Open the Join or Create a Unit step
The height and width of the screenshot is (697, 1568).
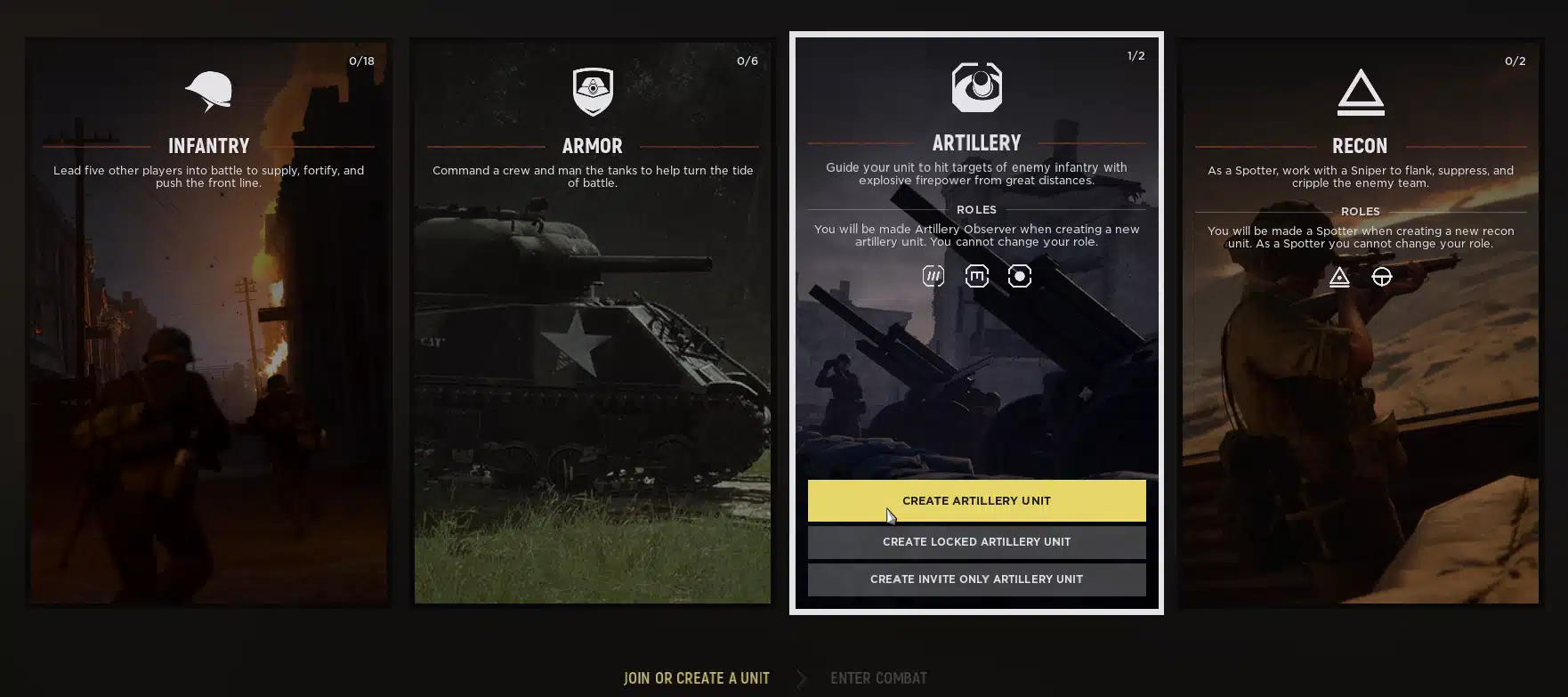[x=697, y=678]
